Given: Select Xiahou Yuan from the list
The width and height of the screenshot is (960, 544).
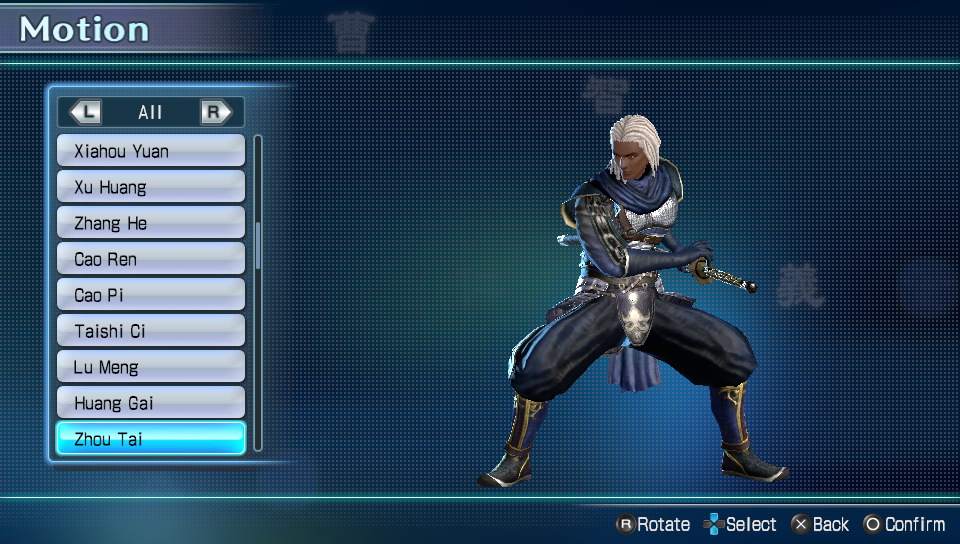Looking at the screenshot, I should 150,151.
